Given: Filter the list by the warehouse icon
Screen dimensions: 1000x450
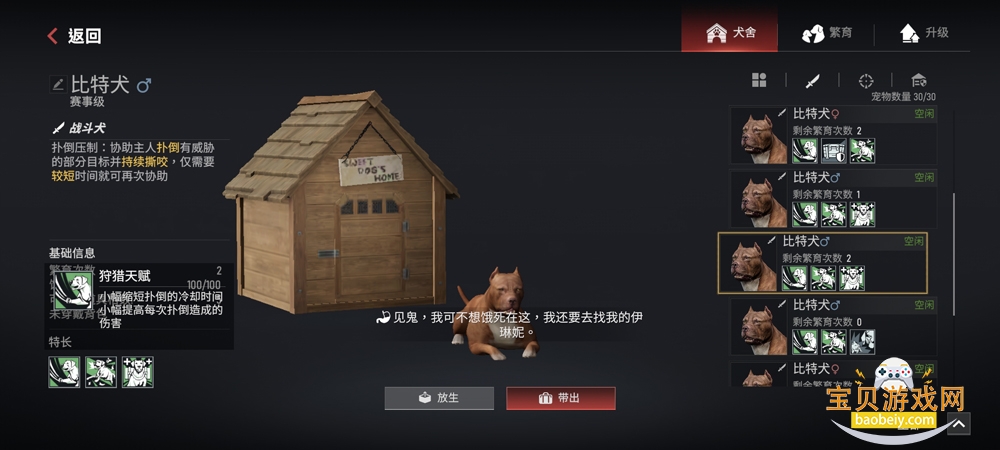Looking at the screenshot, I should coord(919,80).
